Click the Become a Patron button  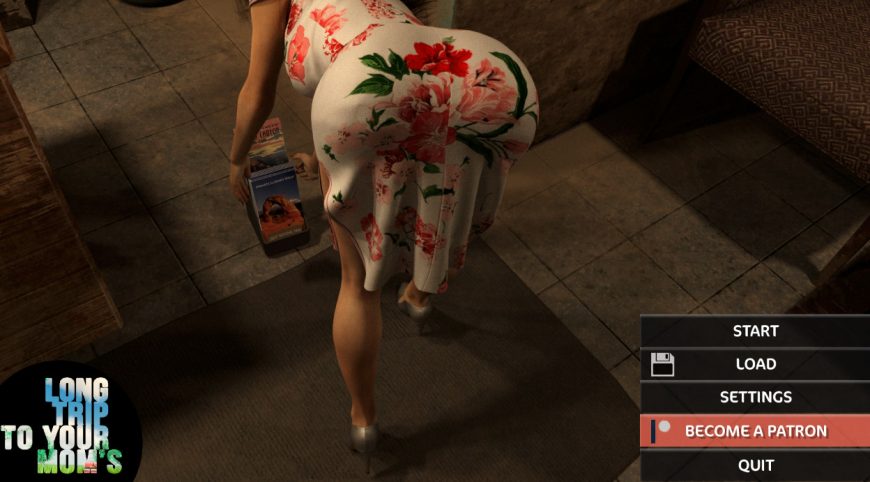755,431
